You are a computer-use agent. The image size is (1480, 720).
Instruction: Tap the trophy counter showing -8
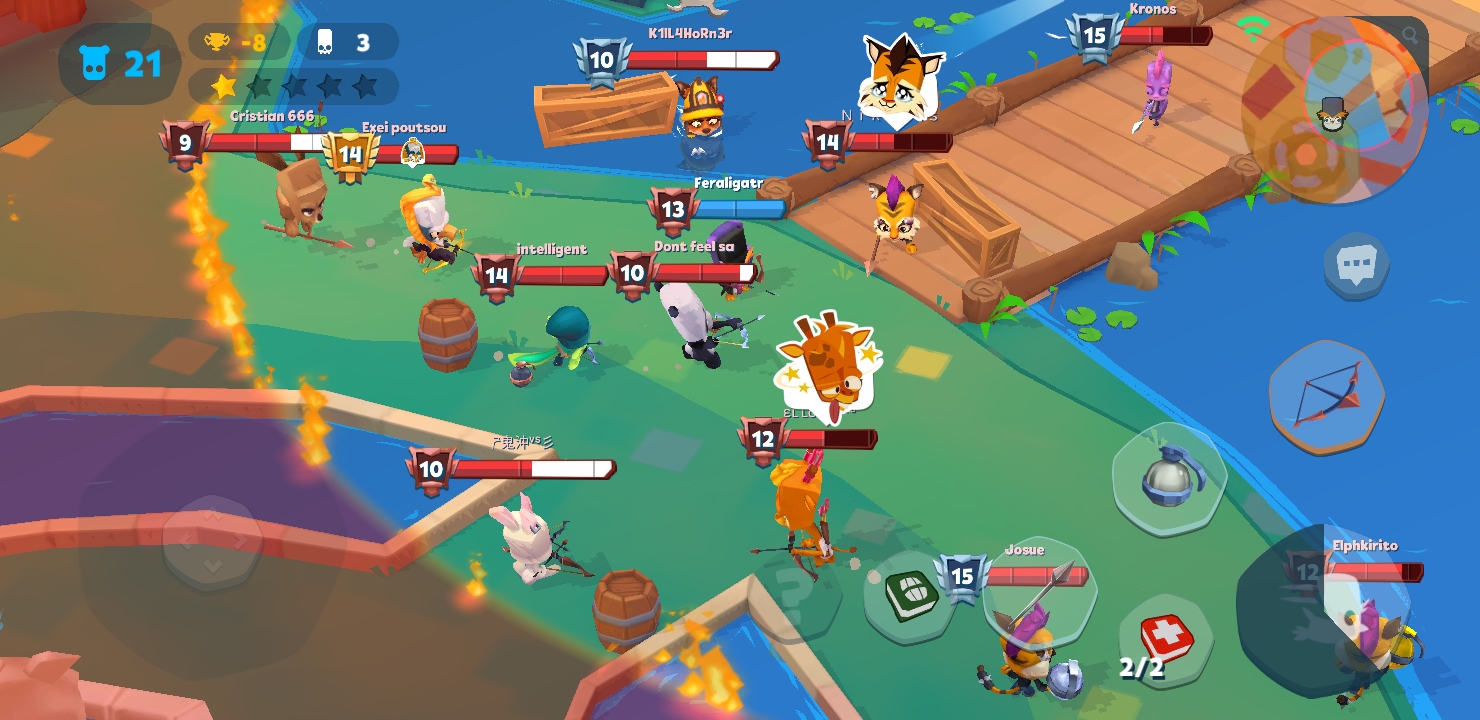237,42
